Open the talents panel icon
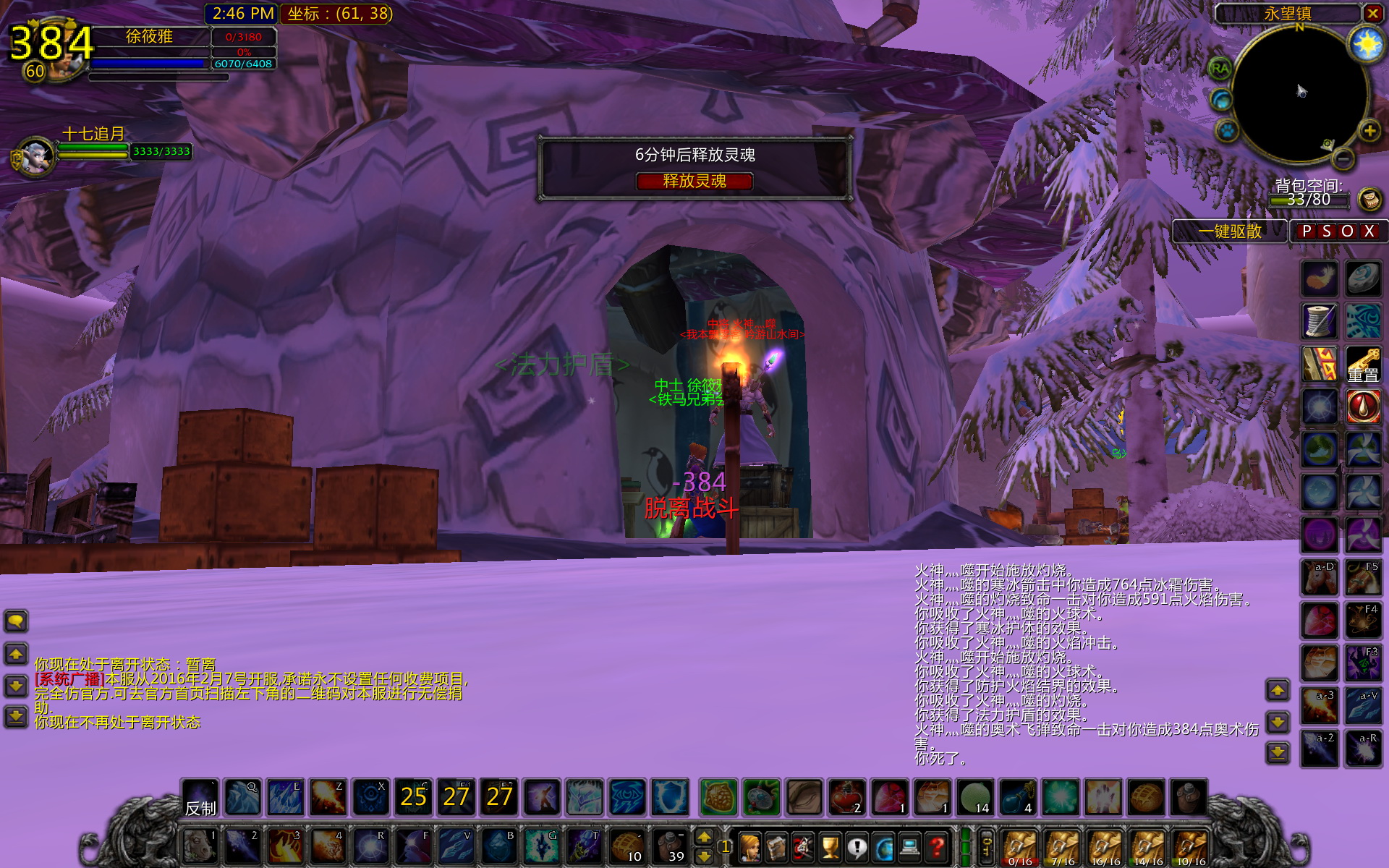The width and height of the screenshot is (1389, 868). point(802,848)
